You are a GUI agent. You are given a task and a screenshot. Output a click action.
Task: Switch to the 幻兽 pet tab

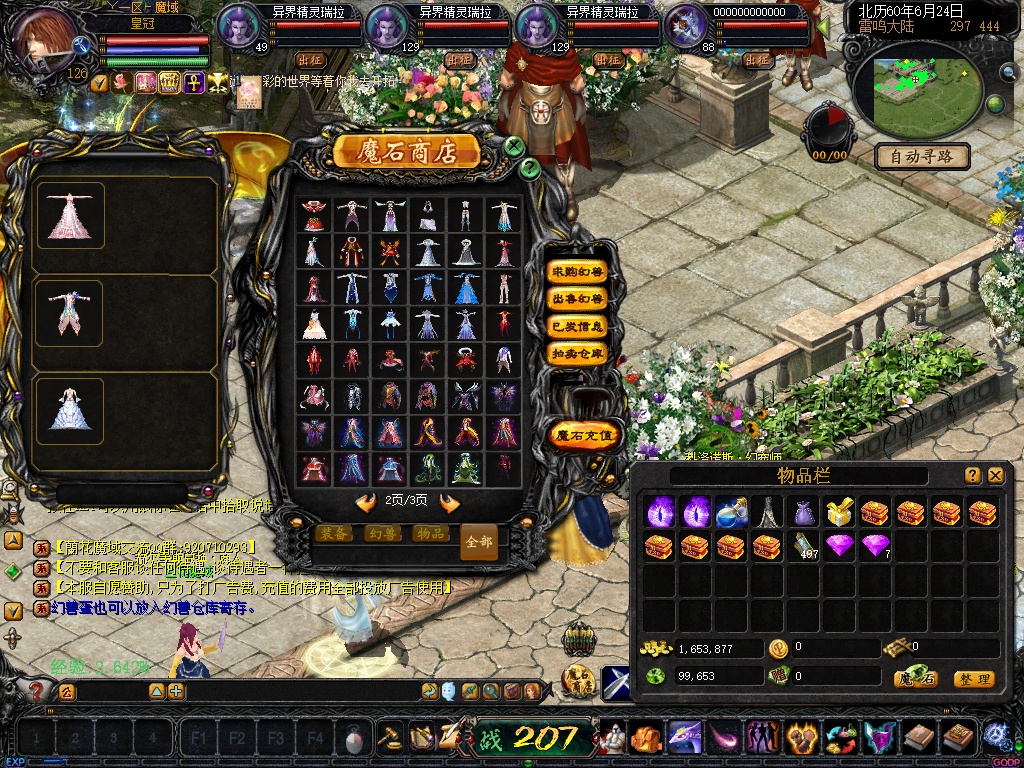point(381,534)
